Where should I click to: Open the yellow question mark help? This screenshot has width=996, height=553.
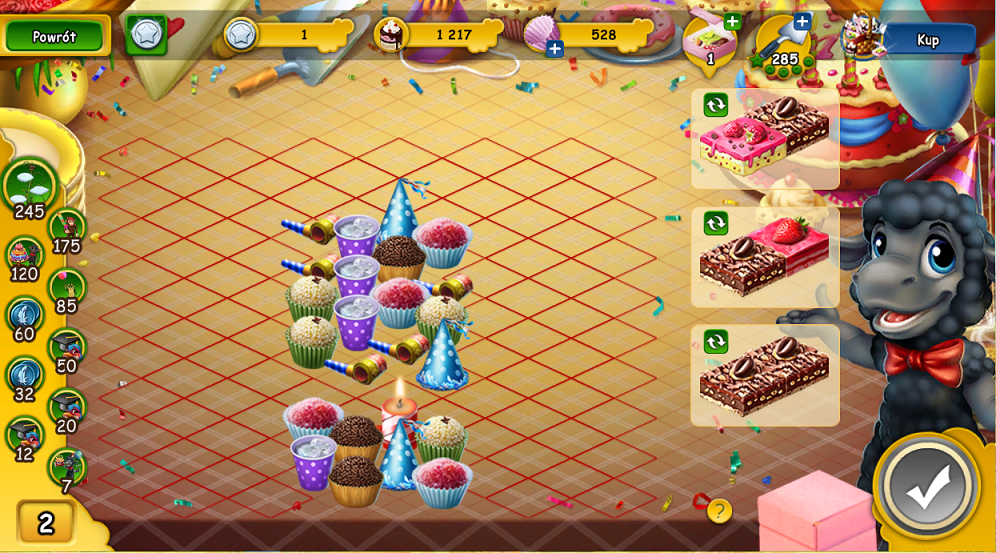pyautogui.click(x=719, y=511)
